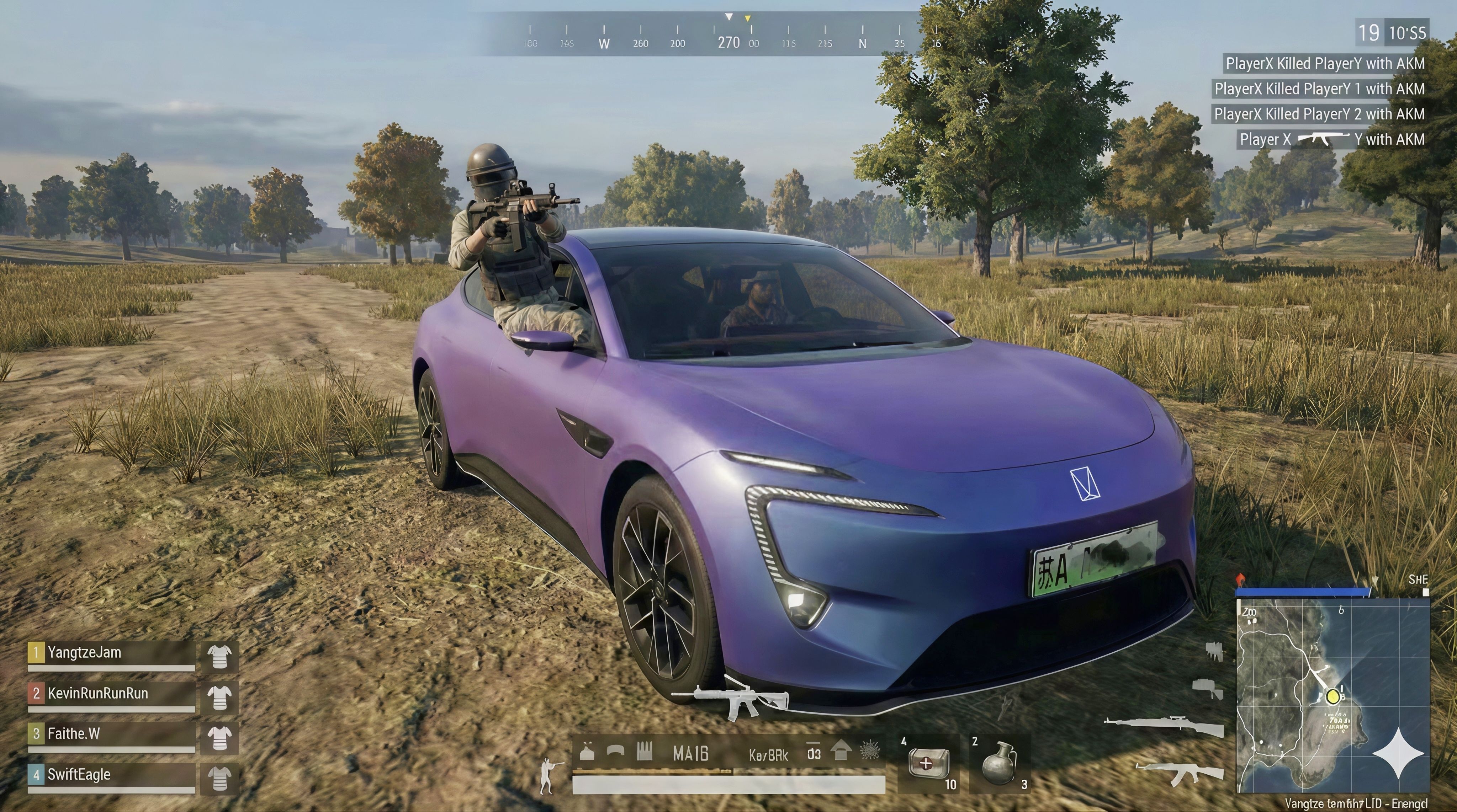The width and height of the screenshot is (1457, 812).
Task: Select the MA16 weapon label
Action: point(690,754)
